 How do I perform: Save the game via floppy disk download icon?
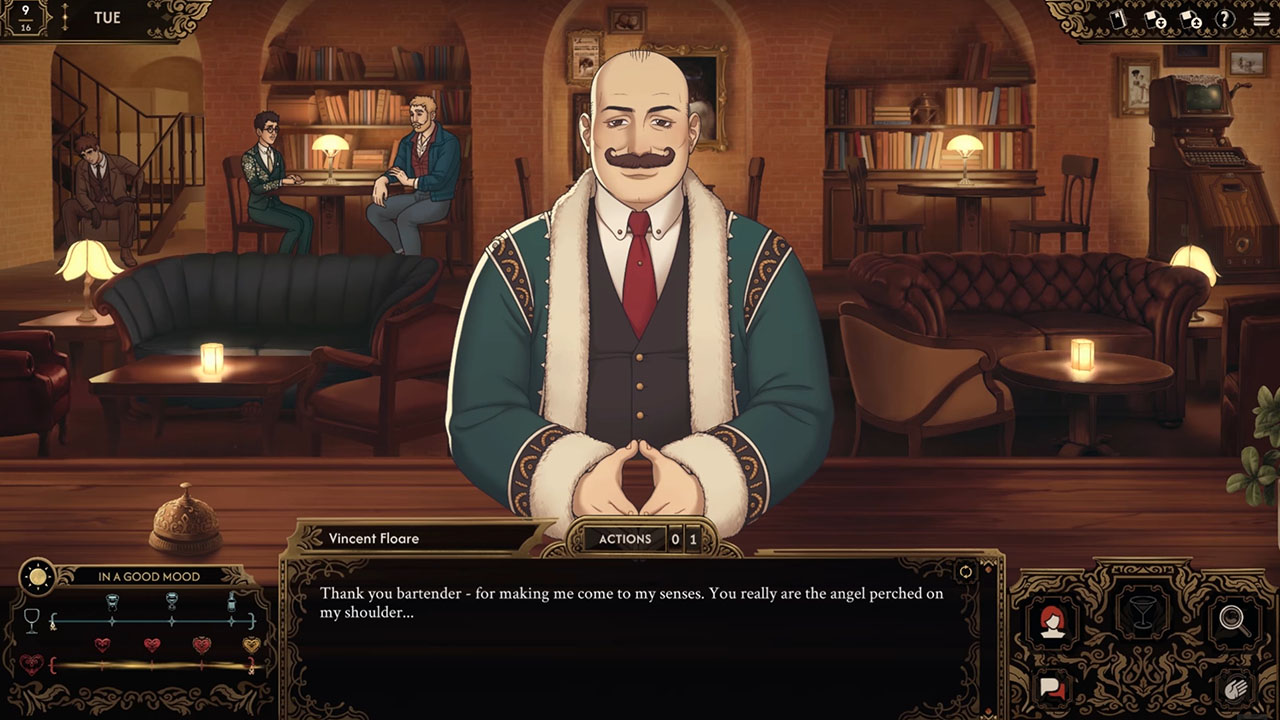click(x=1155, y=18)
